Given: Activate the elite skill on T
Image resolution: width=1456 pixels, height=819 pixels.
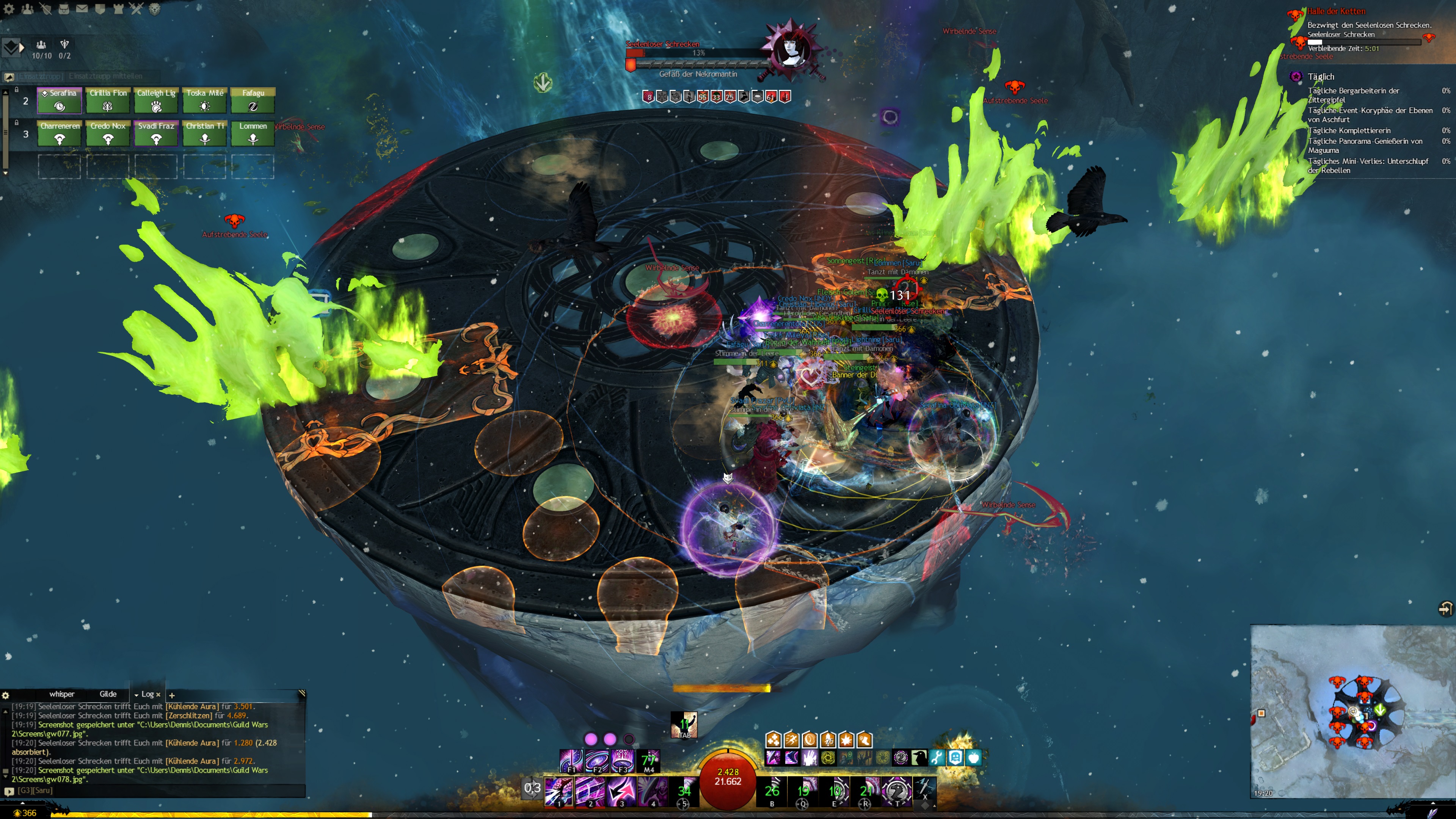Looking at the screenshot, I should tap(896, 791).
